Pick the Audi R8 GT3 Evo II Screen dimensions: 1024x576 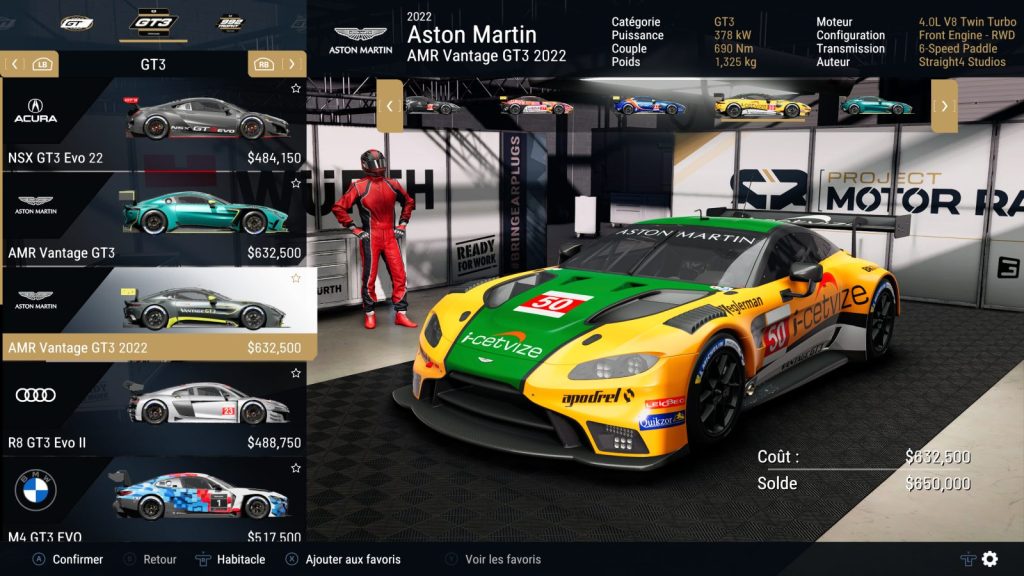tap(155, 410)
